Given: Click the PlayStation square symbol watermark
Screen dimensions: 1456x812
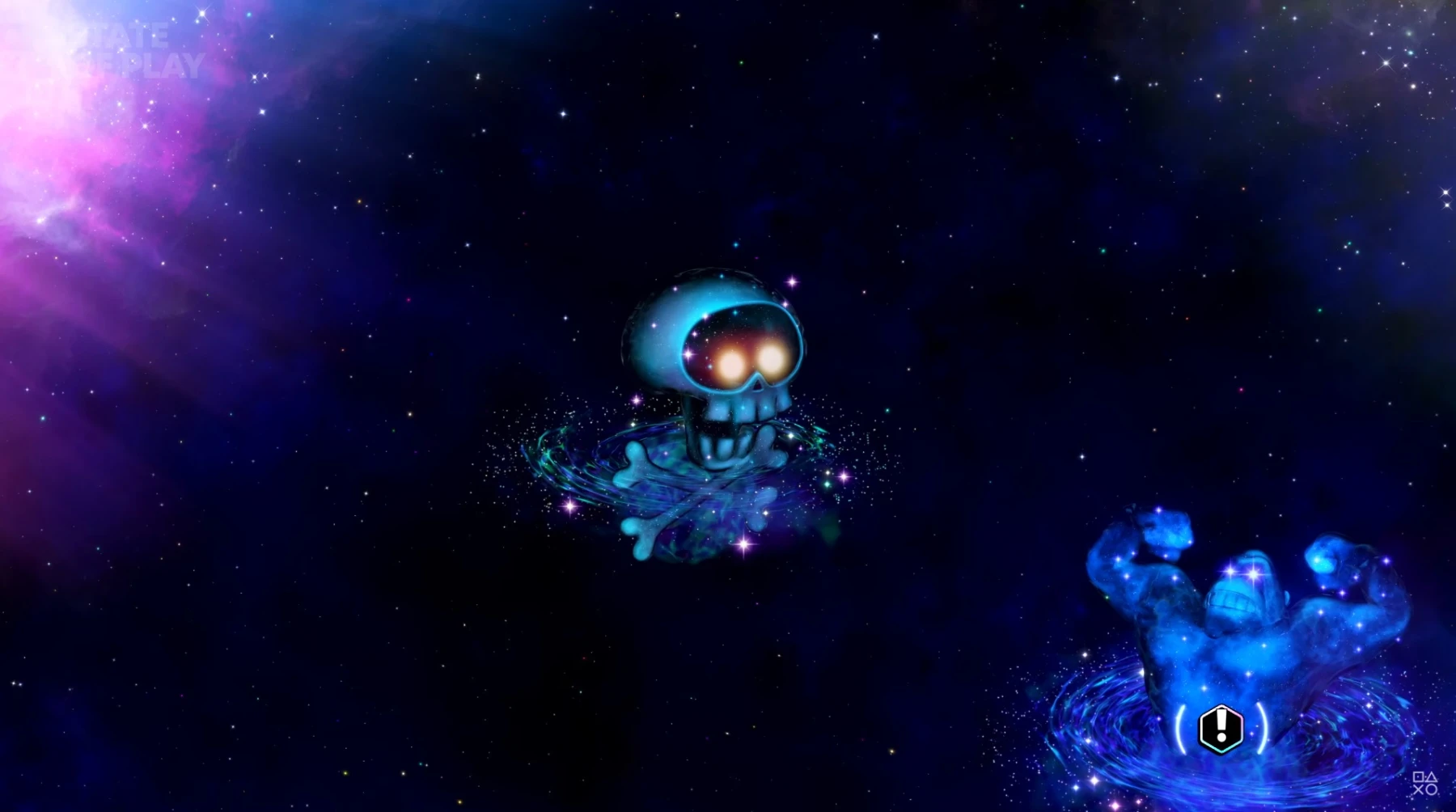Looking at the screenshot, I should pos(1418,776).
